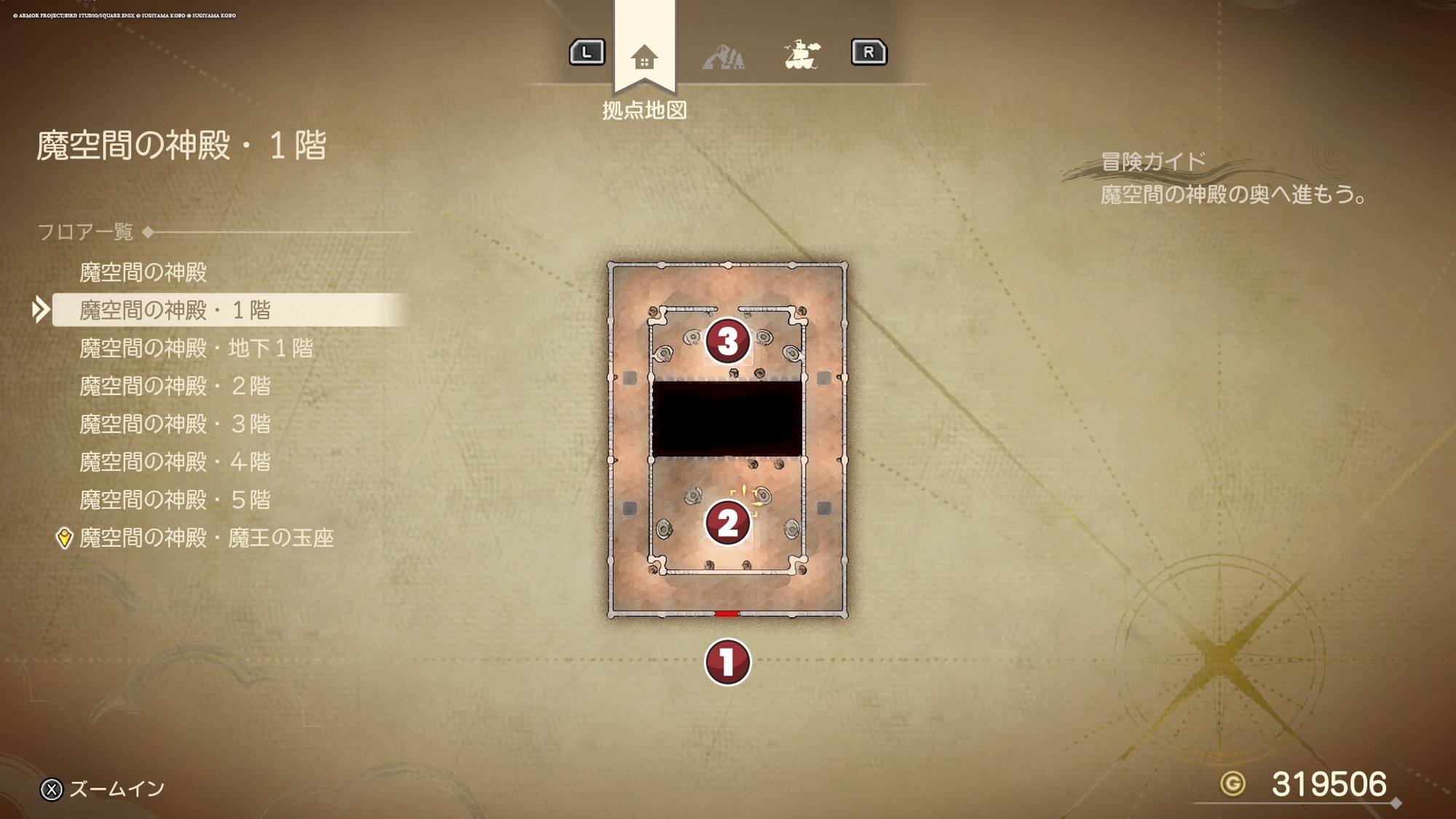Show the 魔空間の神殿・3階 floor map
This screenshot has width=1456, height=819.
175,424
